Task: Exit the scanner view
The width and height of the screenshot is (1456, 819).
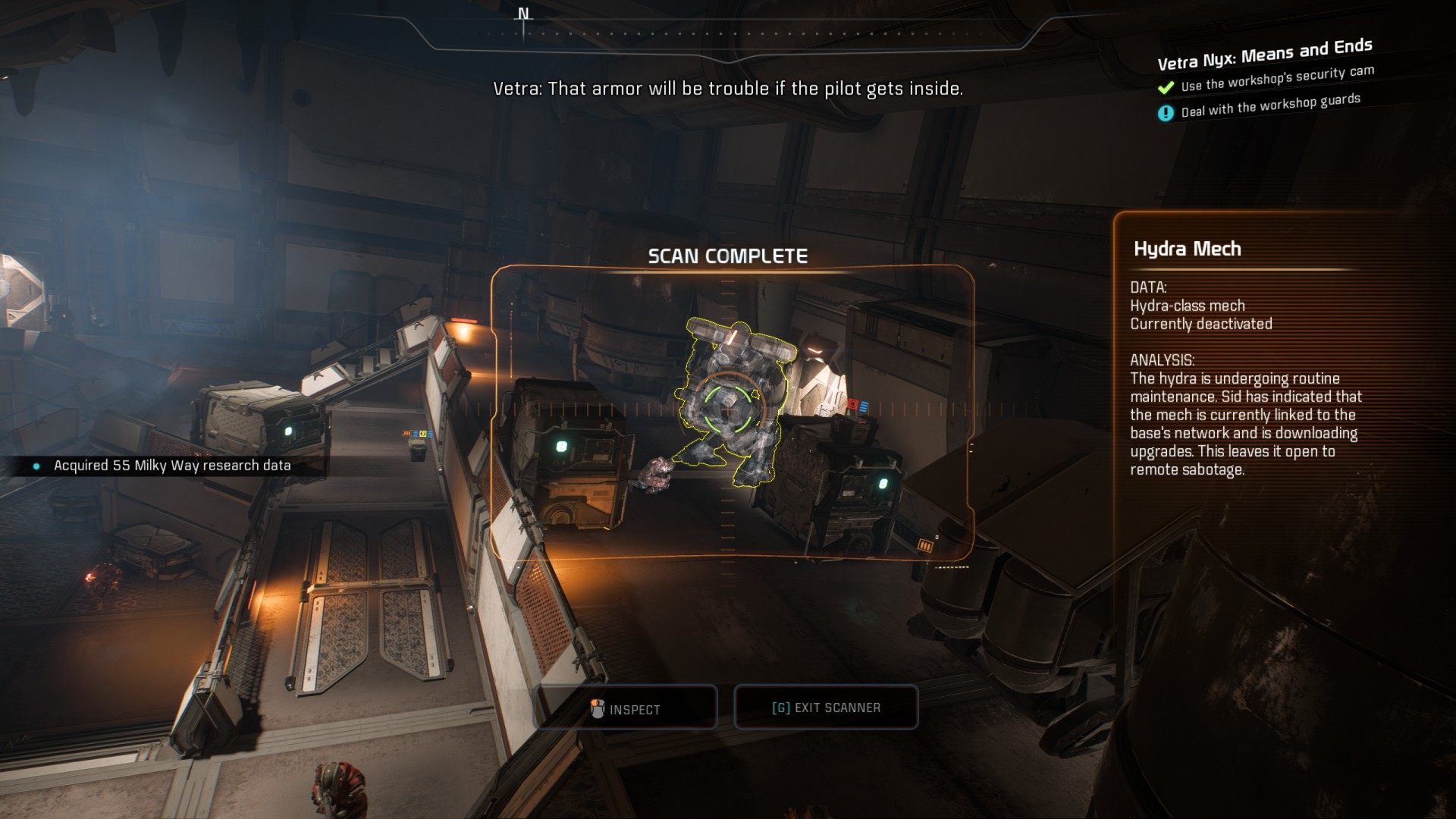Action: [x=826, y=708]
